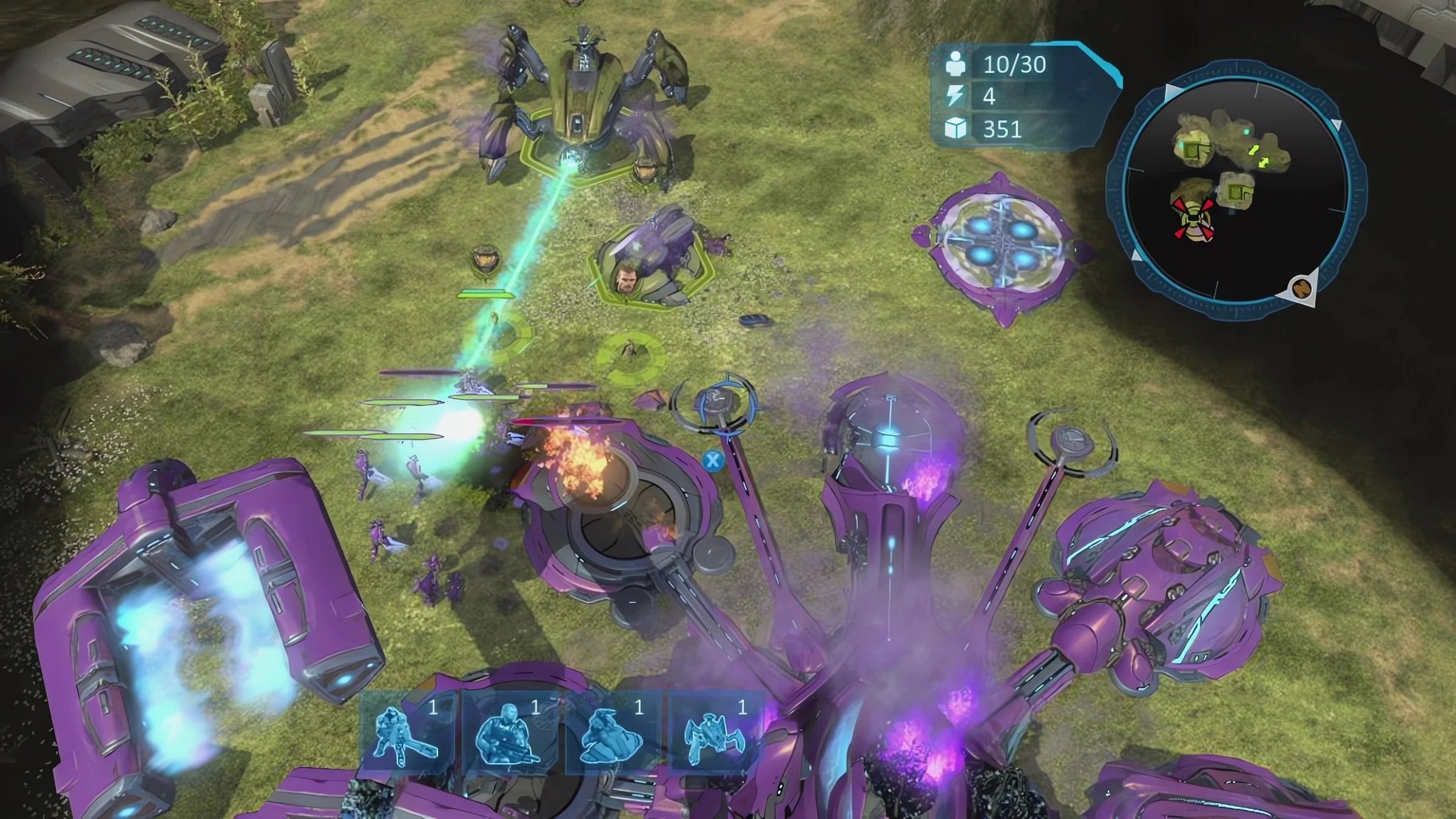Click the North compass badge on the minimap
The width and height of the screenshot is (1456, 819).
click(1301, 286)
